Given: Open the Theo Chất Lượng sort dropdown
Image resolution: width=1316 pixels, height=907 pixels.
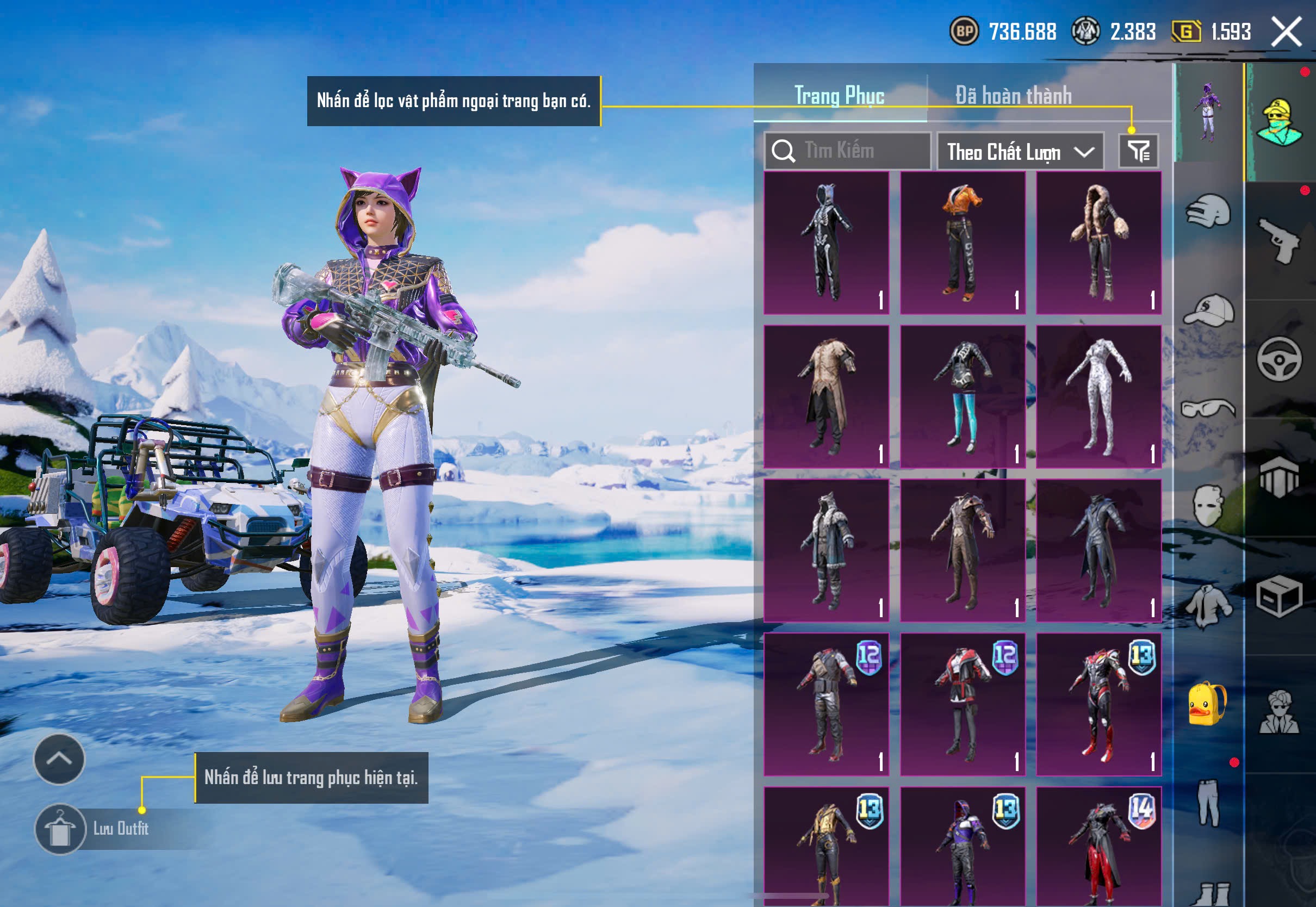Looking at the screenshot, I should coord(1020,152).
